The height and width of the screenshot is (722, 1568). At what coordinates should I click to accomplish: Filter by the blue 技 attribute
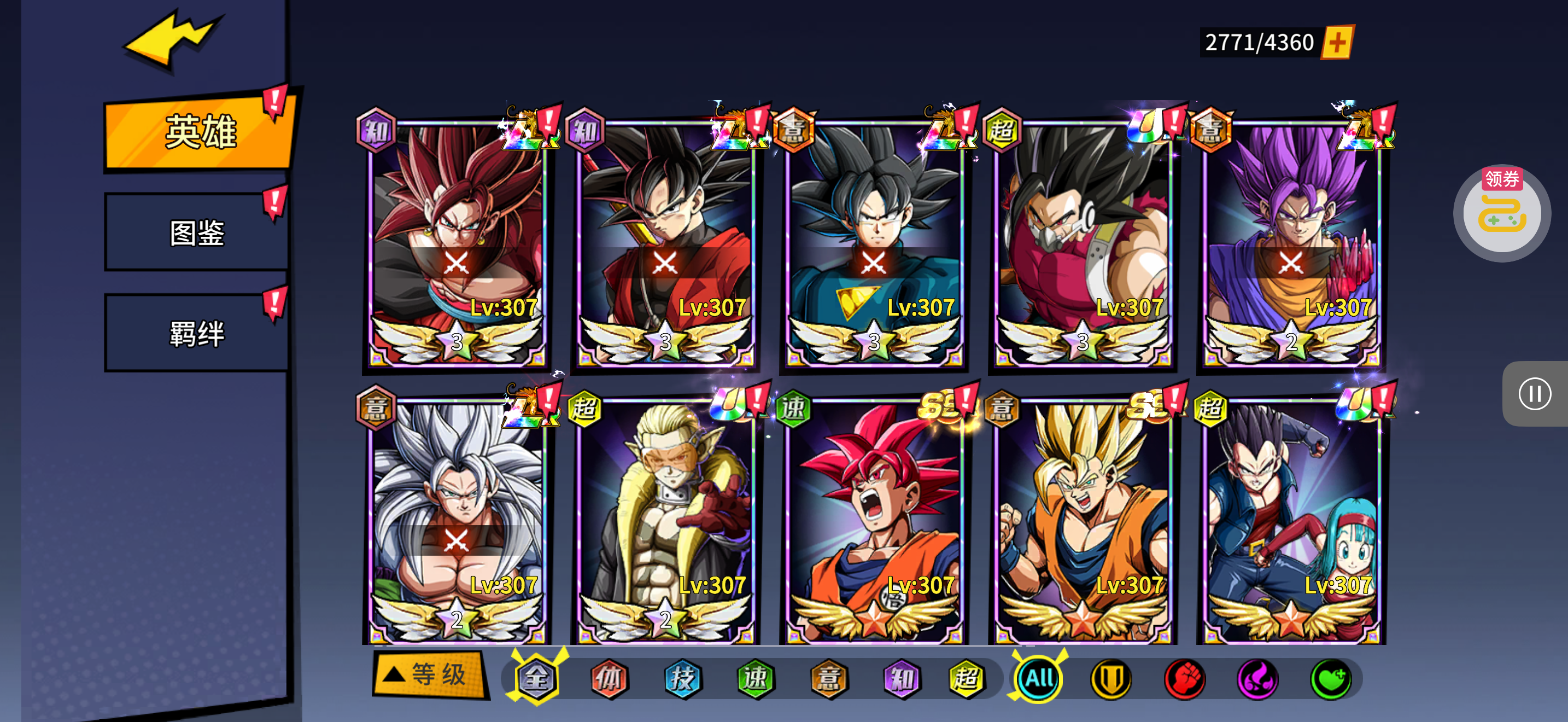pos(682,678)
